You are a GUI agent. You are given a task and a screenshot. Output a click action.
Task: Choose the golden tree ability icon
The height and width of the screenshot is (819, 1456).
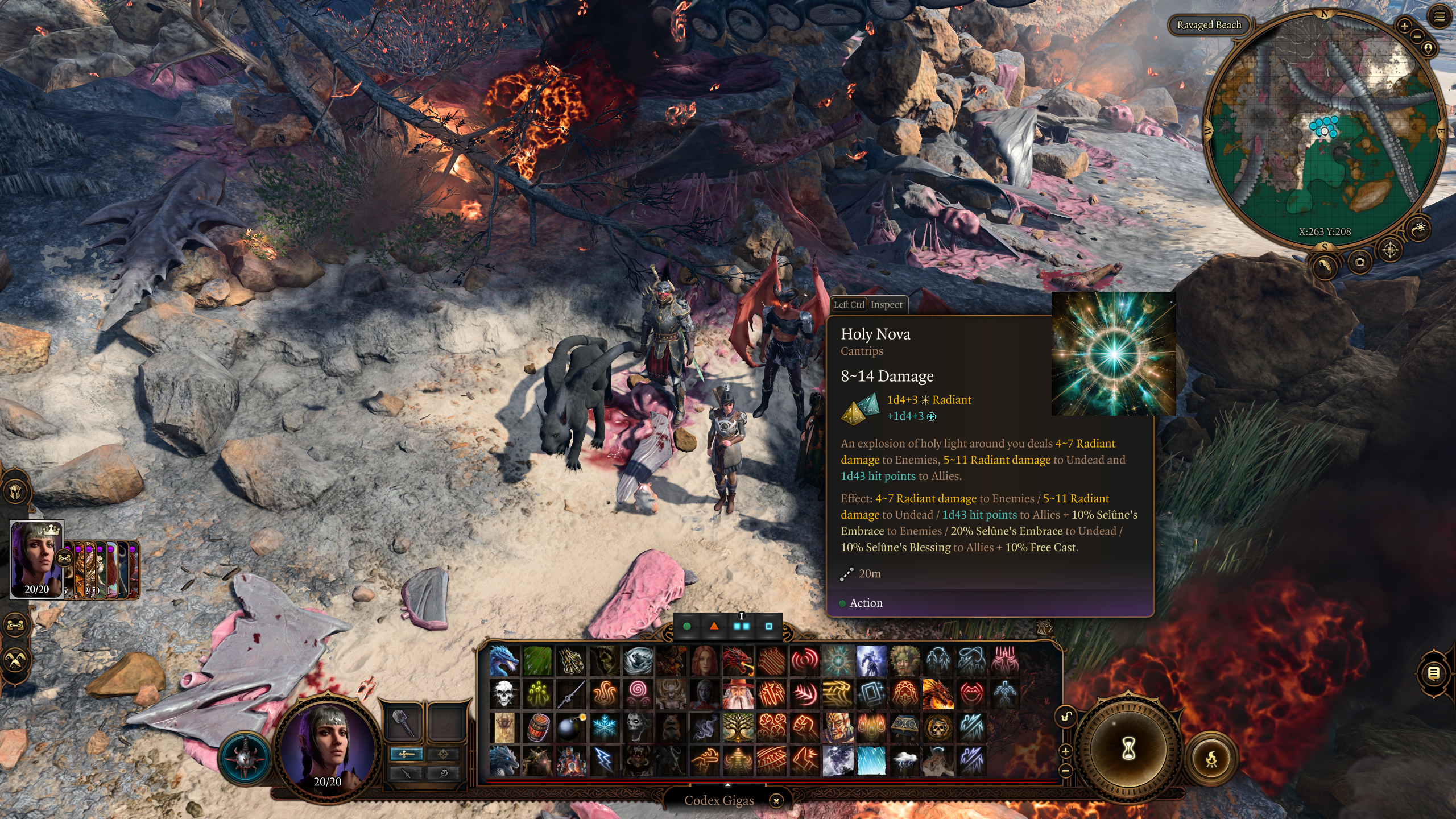point(738,727)
